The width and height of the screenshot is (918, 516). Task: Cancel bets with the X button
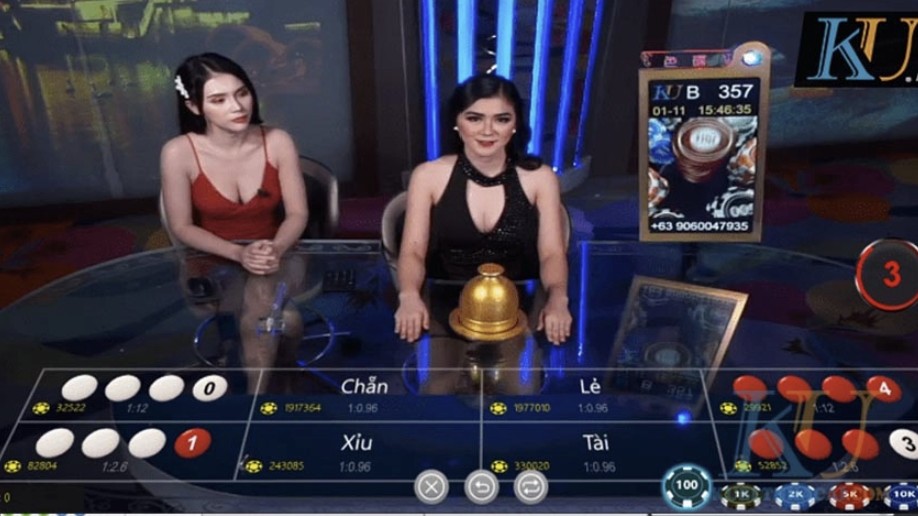click(x=431, y=487)
